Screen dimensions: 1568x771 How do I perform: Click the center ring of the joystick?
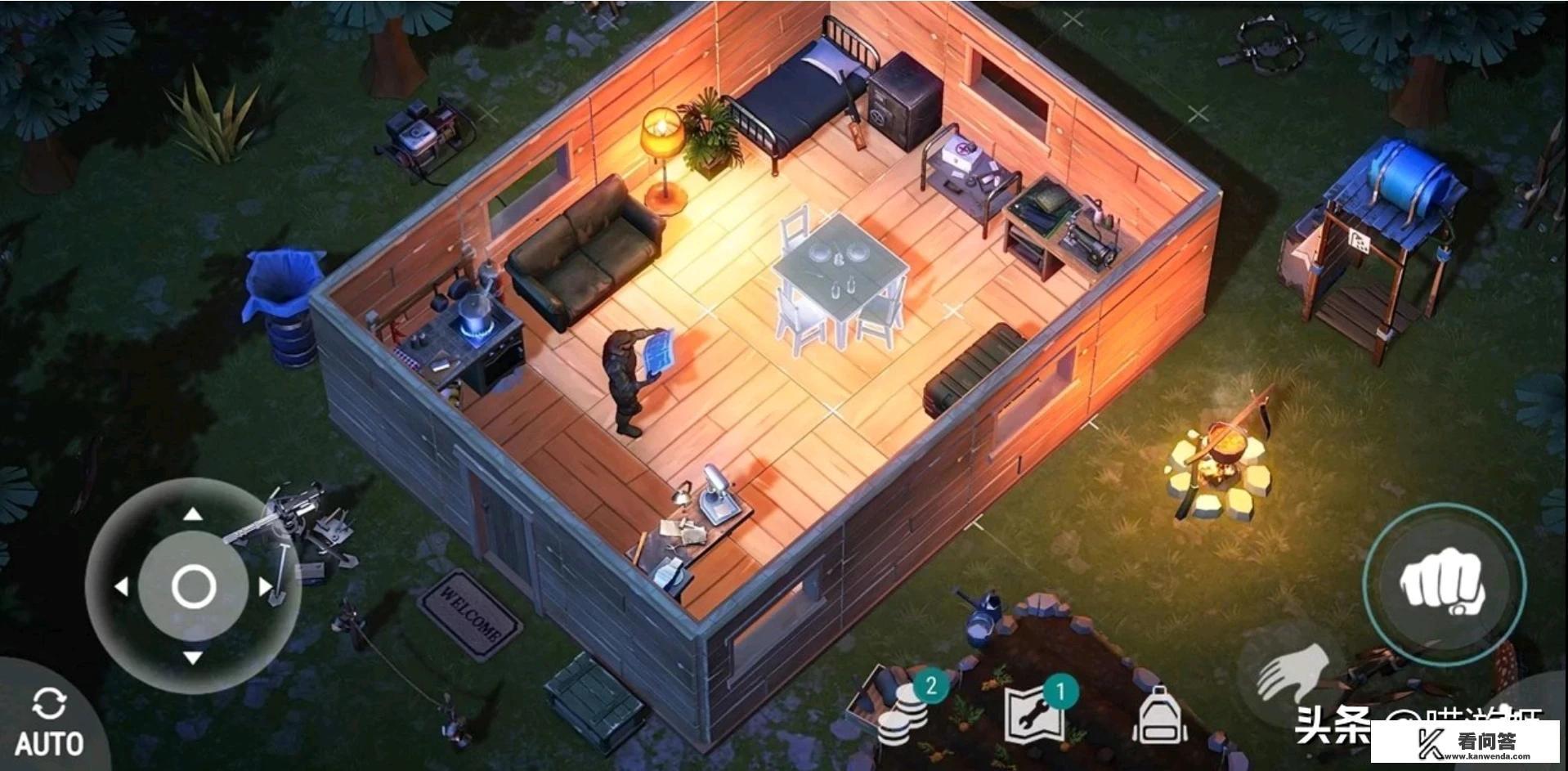coord(193,586)
